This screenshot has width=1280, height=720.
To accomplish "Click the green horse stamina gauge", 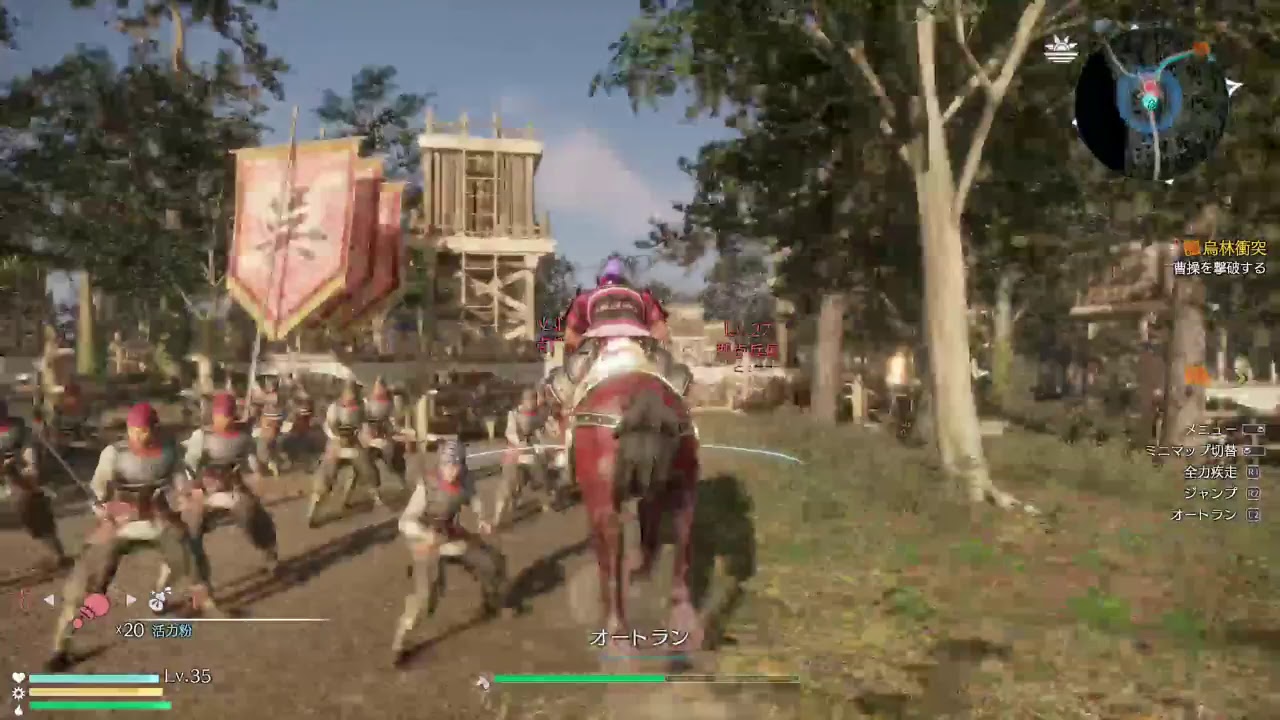I will point(580,679).
